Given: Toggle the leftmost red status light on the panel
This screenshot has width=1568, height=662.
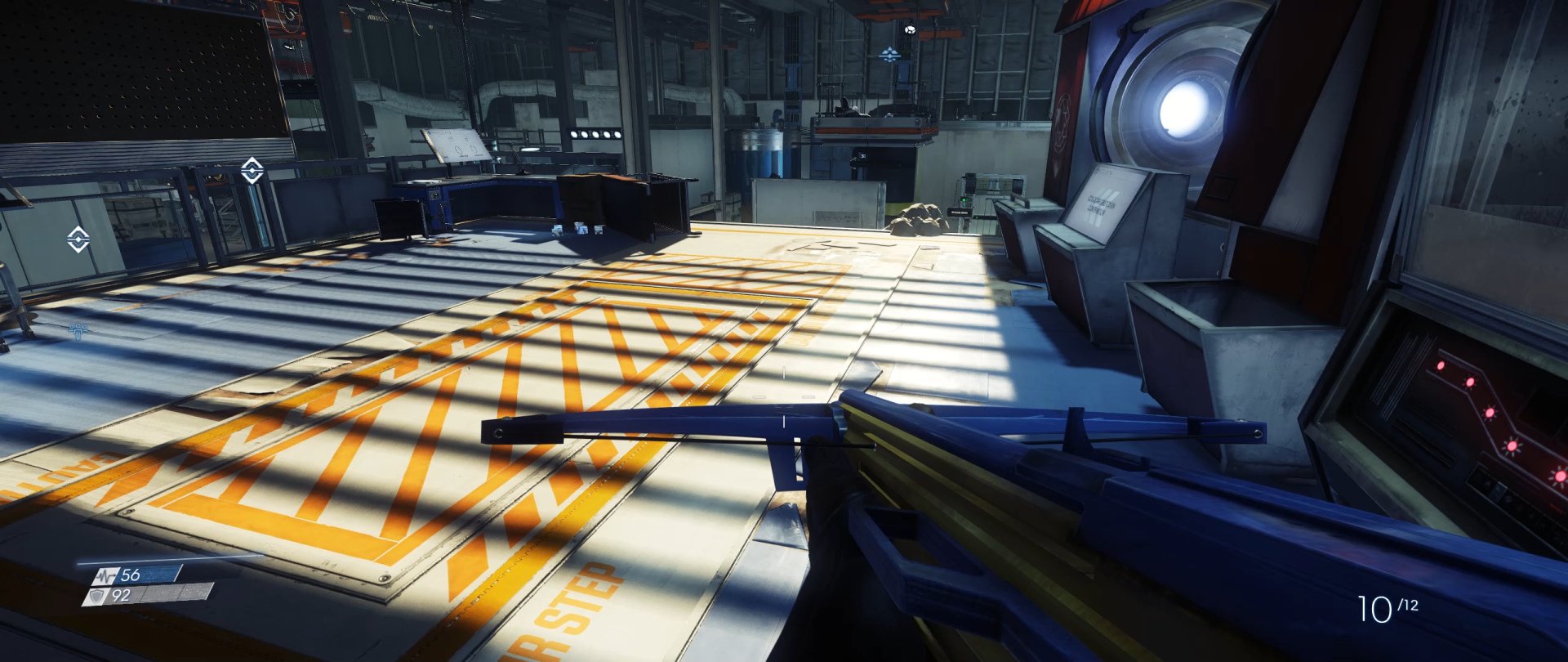Looking at the screenshot, I should [1440, 366].
